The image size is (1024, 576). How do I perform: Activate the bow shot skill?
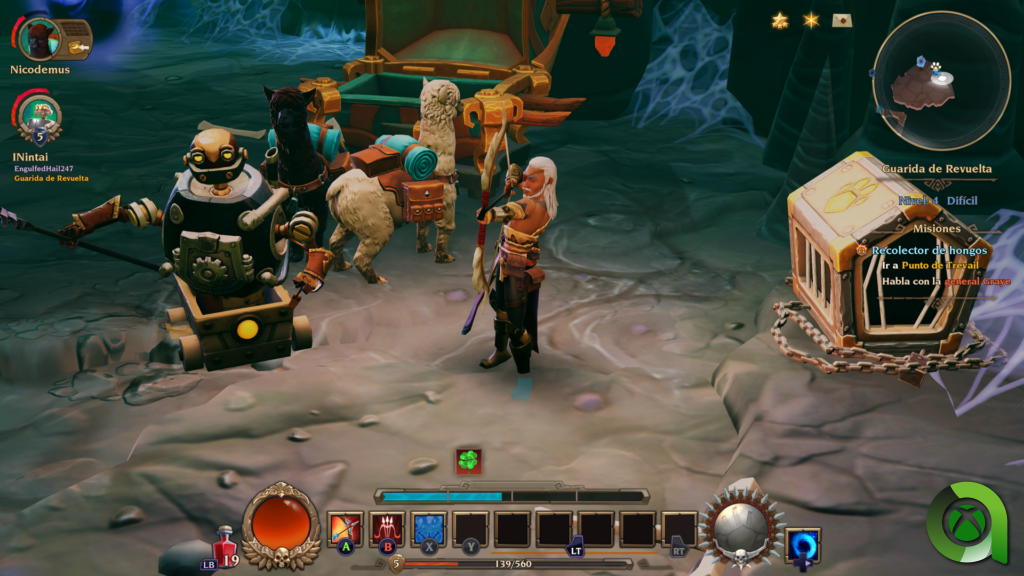click(345, 529)
